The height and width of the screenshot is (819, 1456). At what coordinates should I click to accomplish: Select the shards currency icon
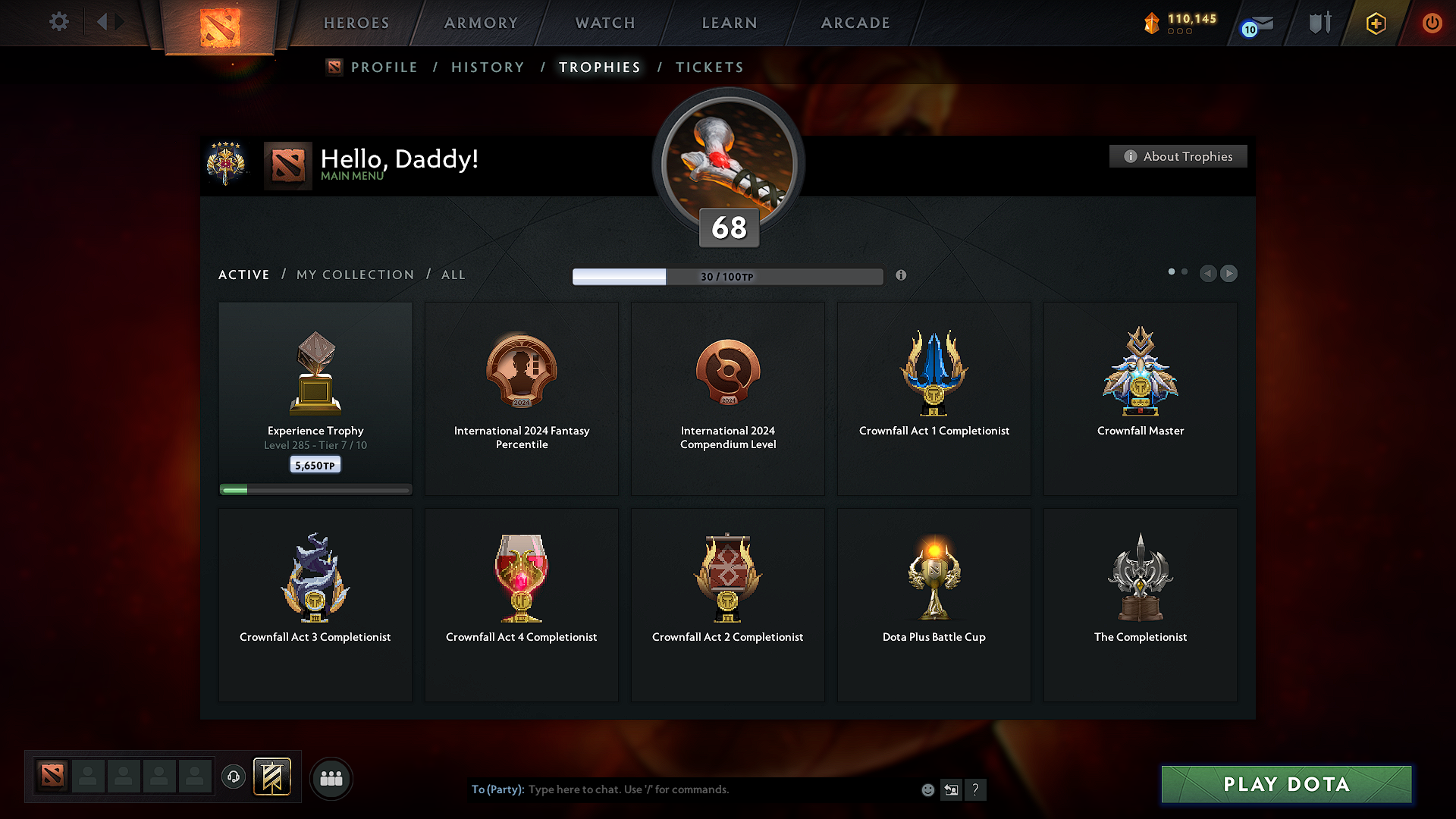click(x=1152, y=24)
